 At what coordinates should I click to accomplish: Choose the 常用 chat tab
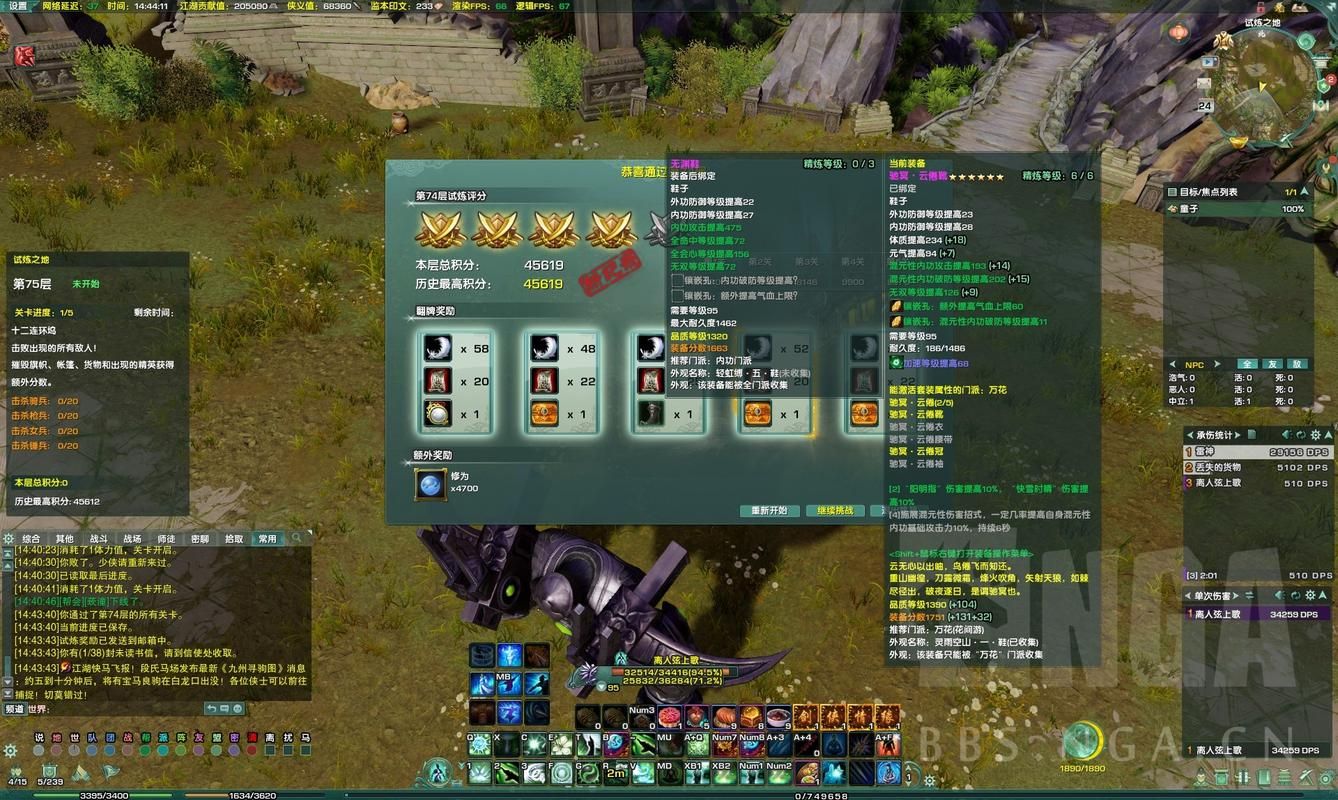tap(267, 539)
